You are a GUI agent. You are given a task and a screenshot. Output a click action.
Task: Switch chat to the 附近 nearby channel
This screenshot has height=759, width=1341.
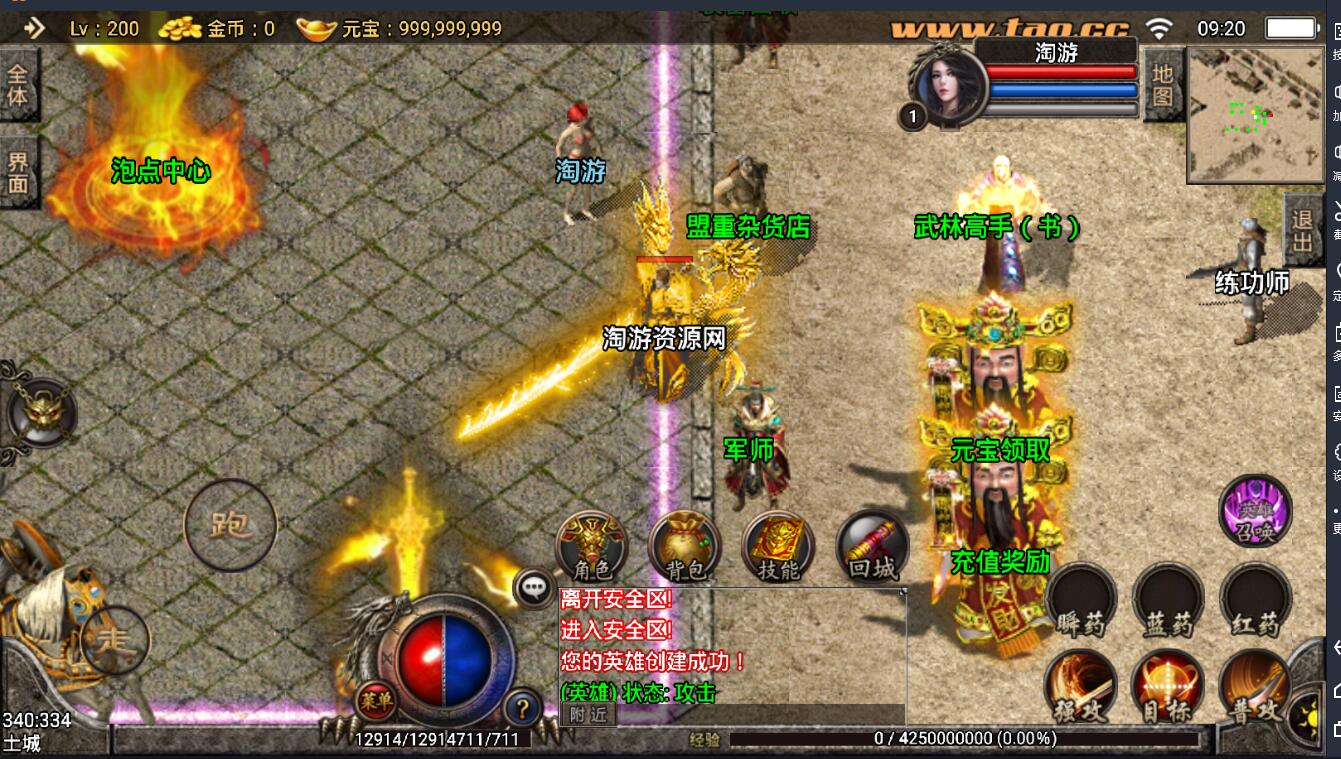coord(588,714)
